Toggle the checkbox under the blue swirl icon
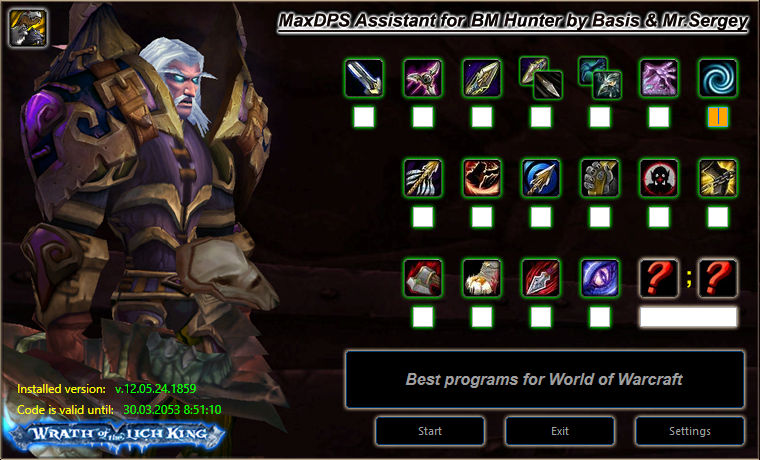This screenshot has width=760, height=460. click(718, 117)
